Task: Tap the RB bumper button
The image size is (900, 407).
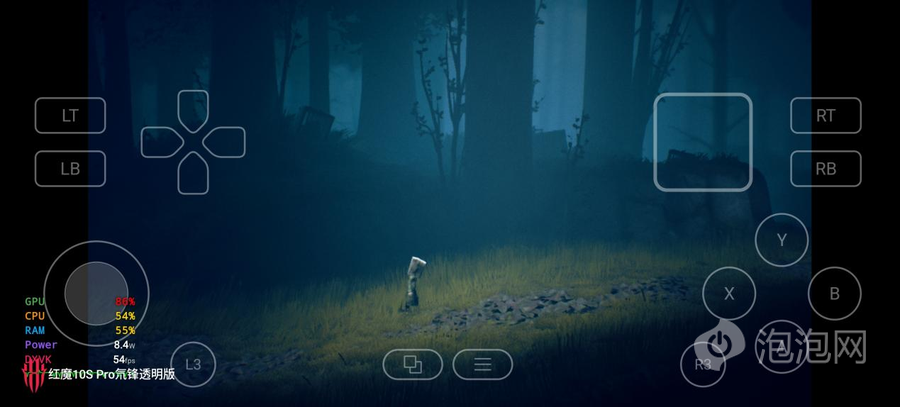Action: click(825, 168)
